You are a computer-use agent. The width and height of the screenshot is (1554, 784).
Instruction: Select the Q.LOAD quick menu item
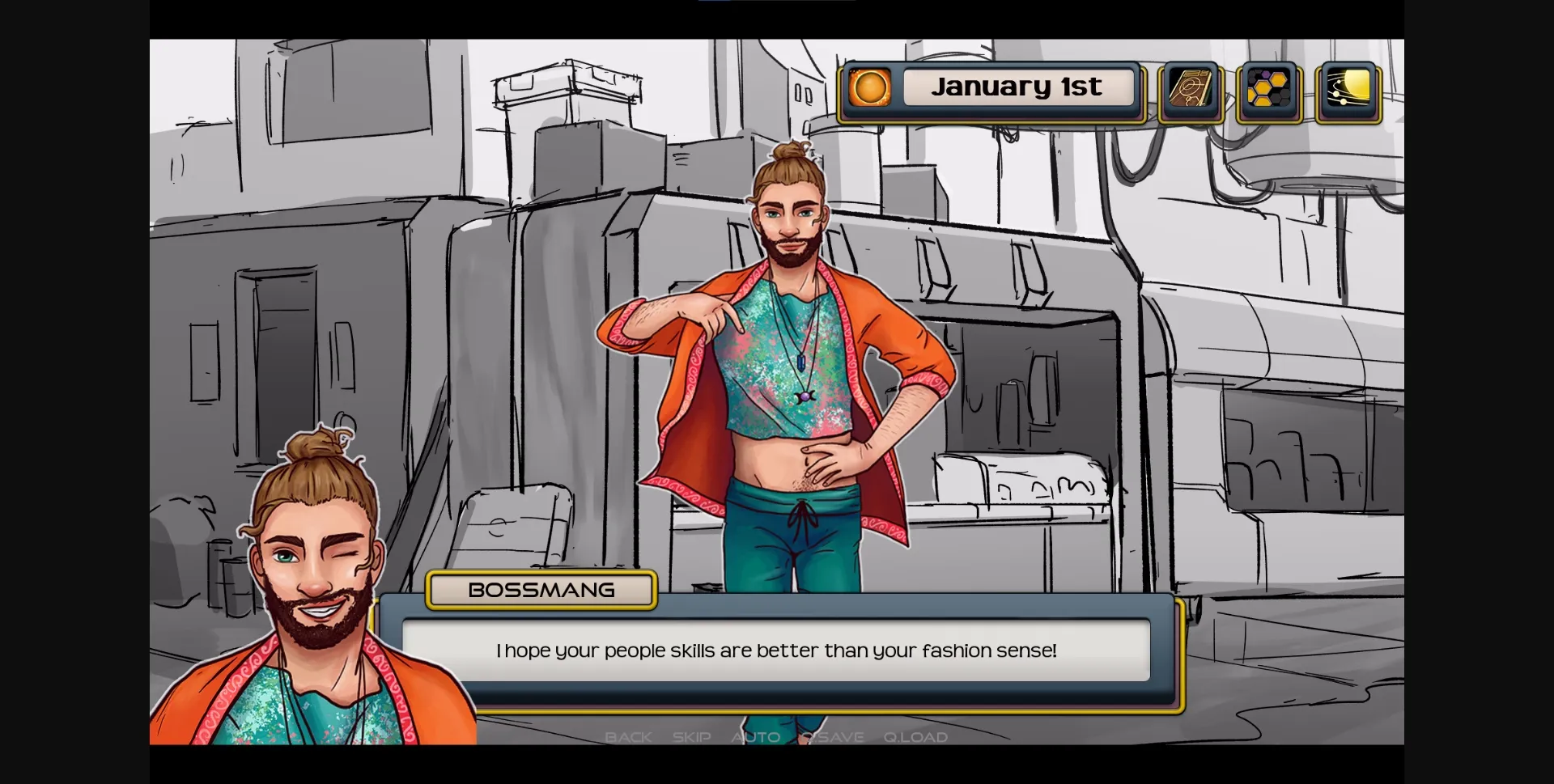915,737
